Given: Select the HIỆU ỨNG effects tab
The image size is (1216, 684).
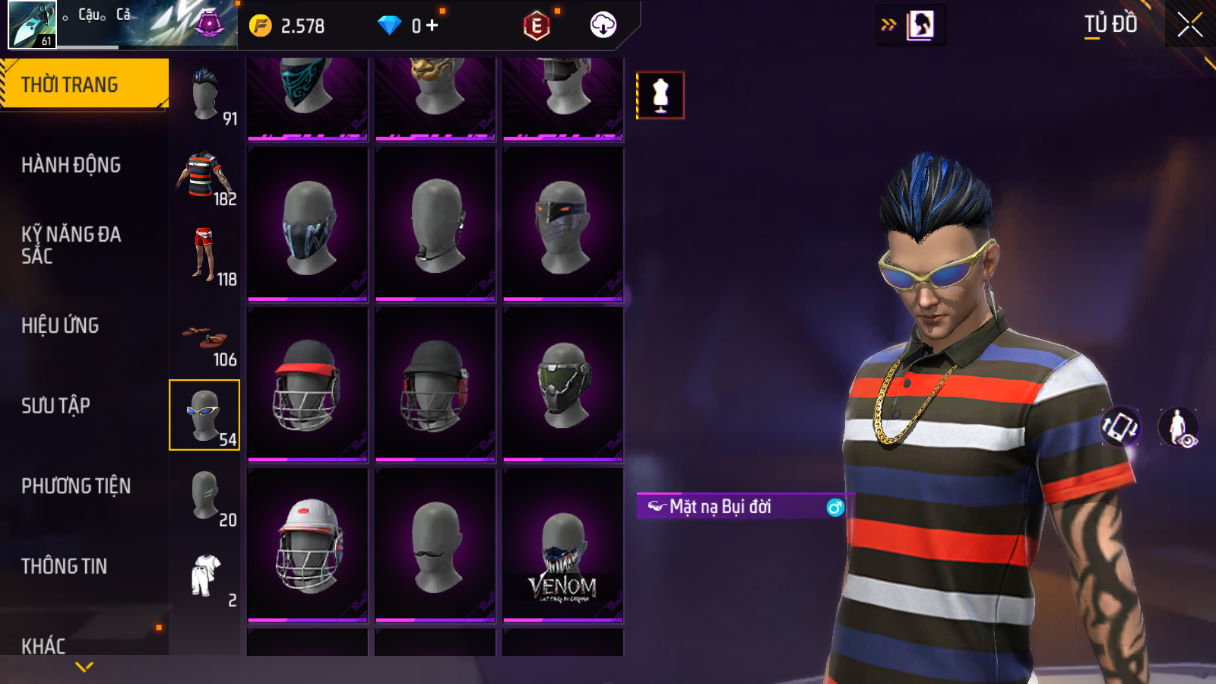Looking at the screenshot, I should 60,326.
